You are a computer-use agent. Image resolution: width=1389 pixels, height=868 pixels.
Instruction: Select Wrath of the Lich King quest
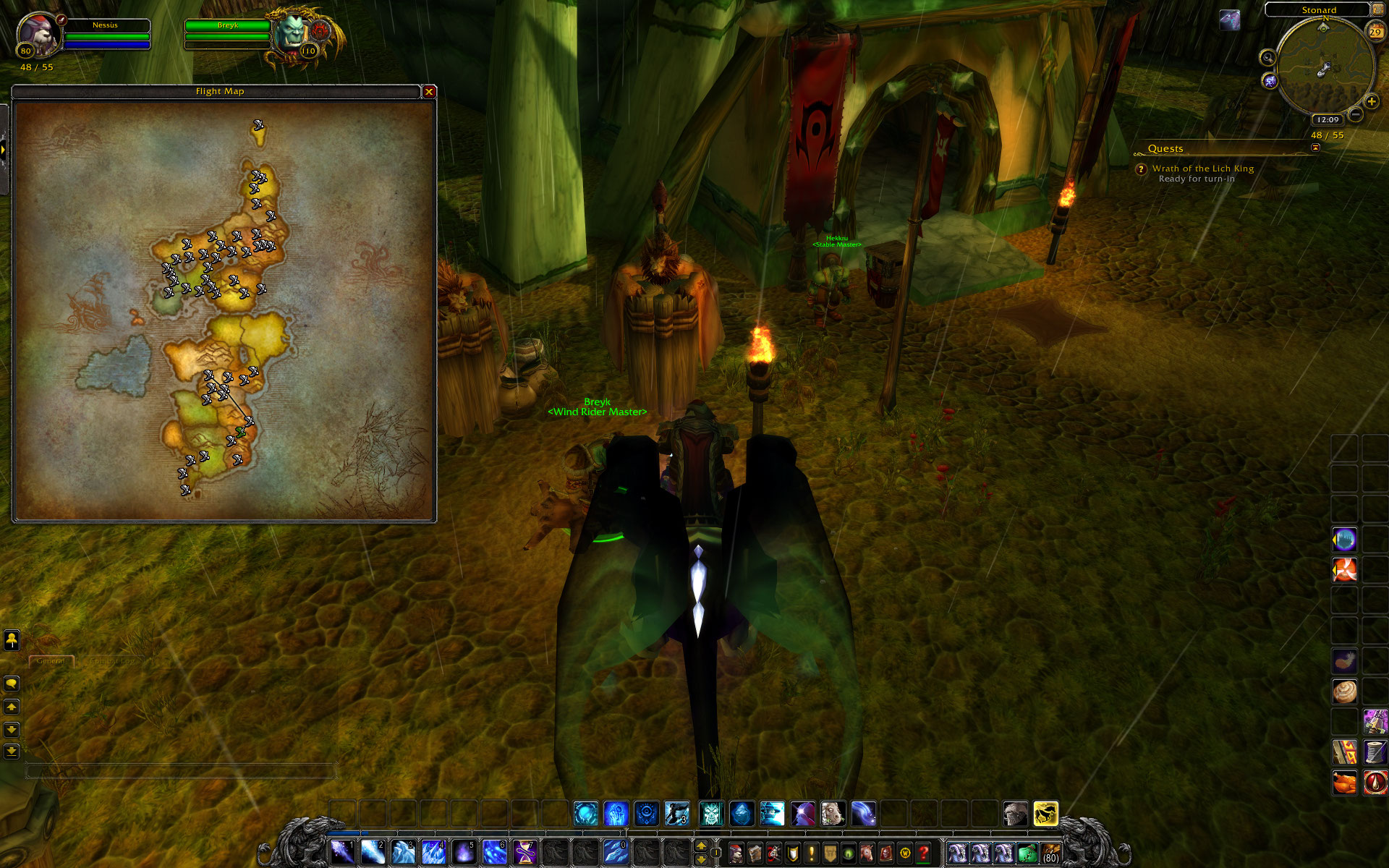click(x=1202, y=169)
